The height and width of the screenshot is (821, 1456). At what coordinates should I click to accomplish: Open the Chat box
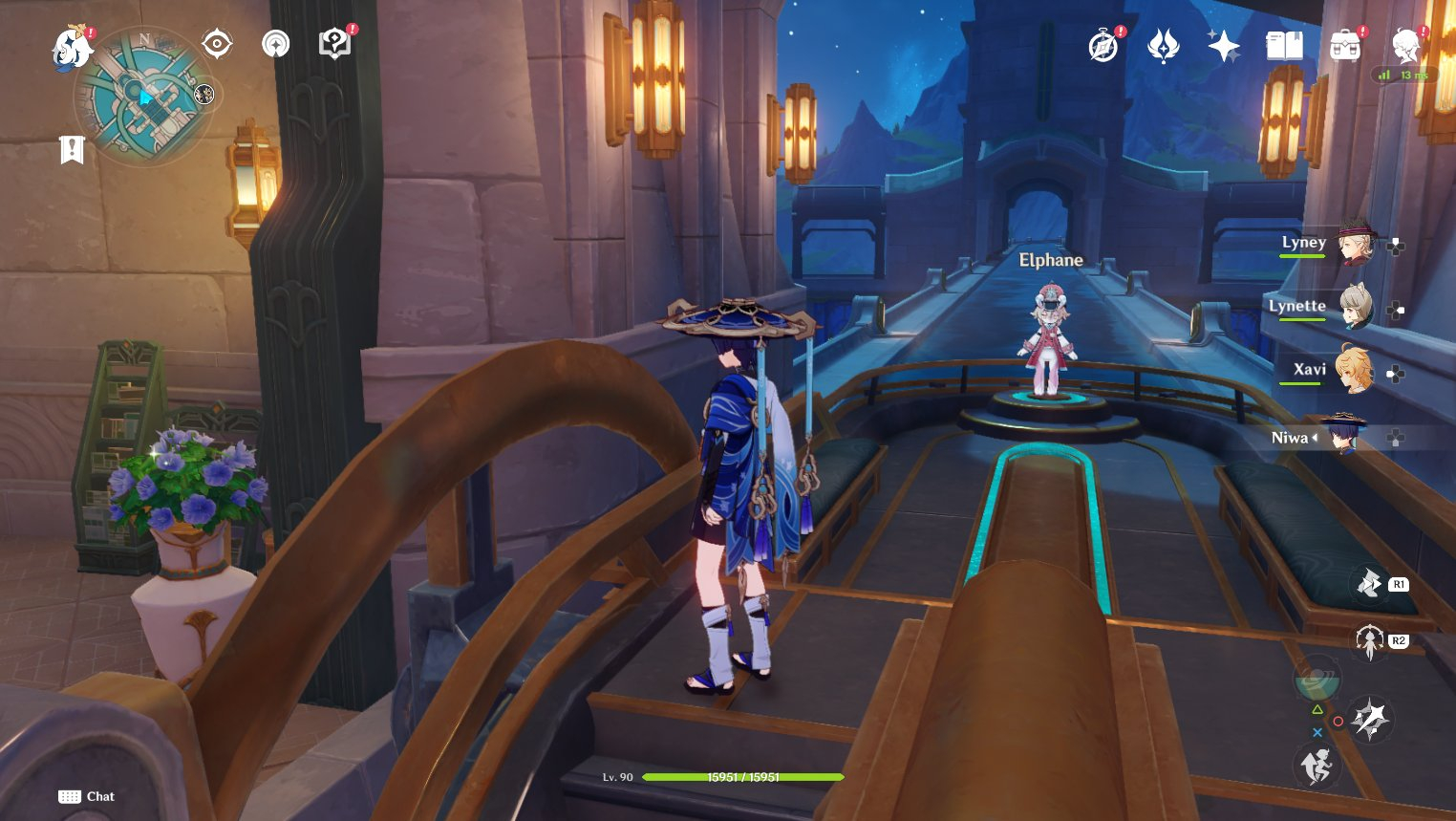click(87, 796)
